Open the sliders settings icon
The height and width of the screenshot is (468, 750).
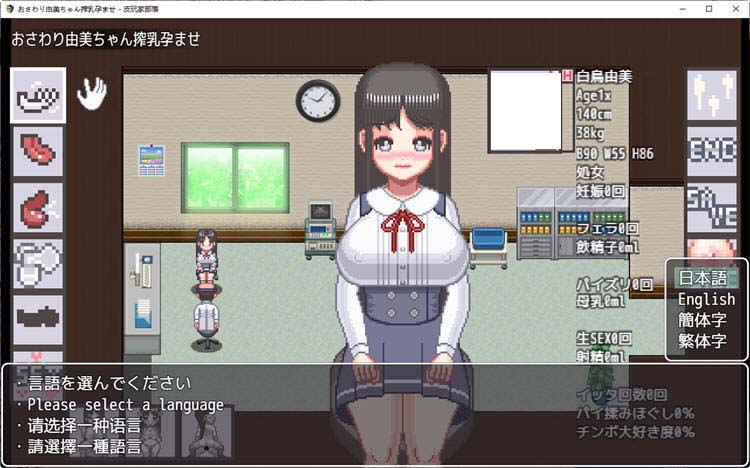click(711, 95)
